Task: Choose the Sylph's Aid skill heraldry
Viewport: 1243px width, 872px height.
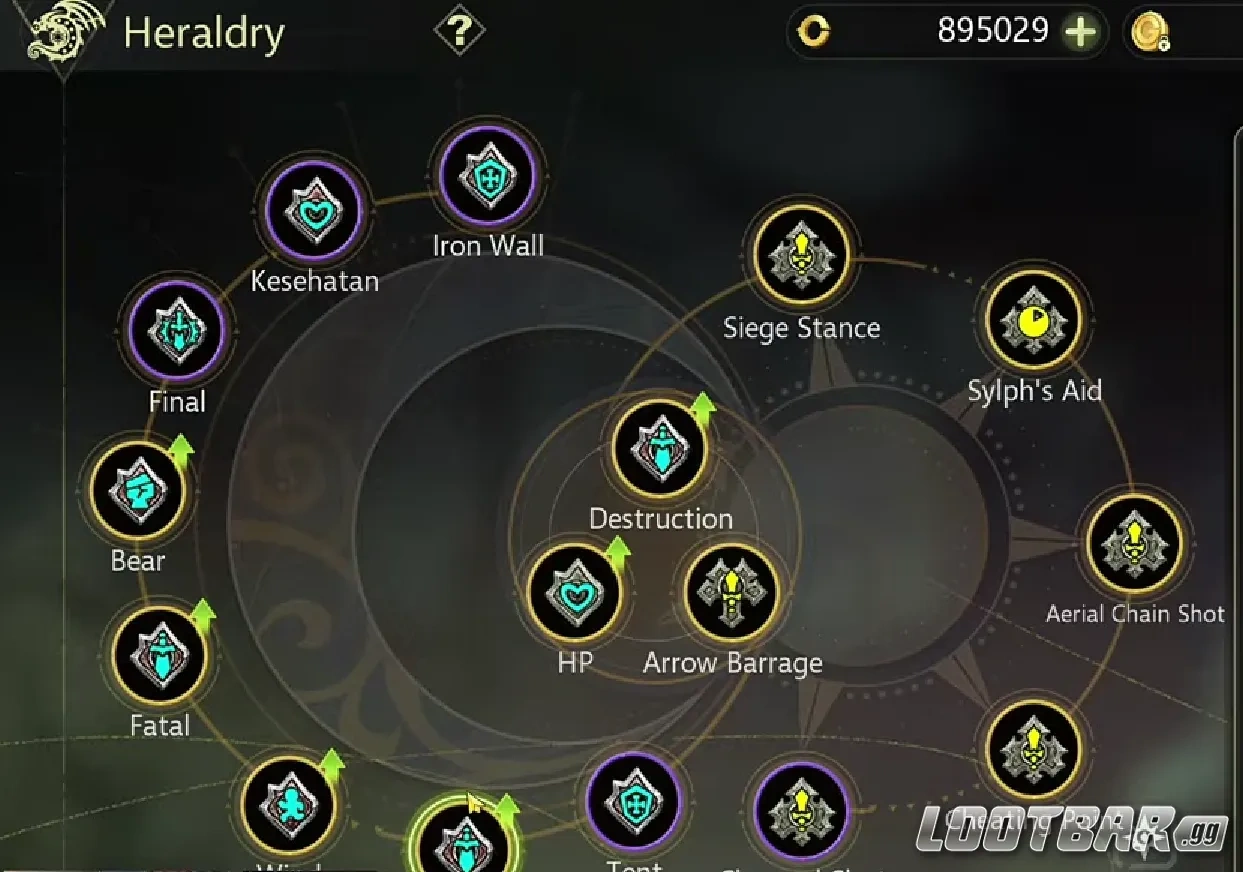Action: tap(1034, 320)
